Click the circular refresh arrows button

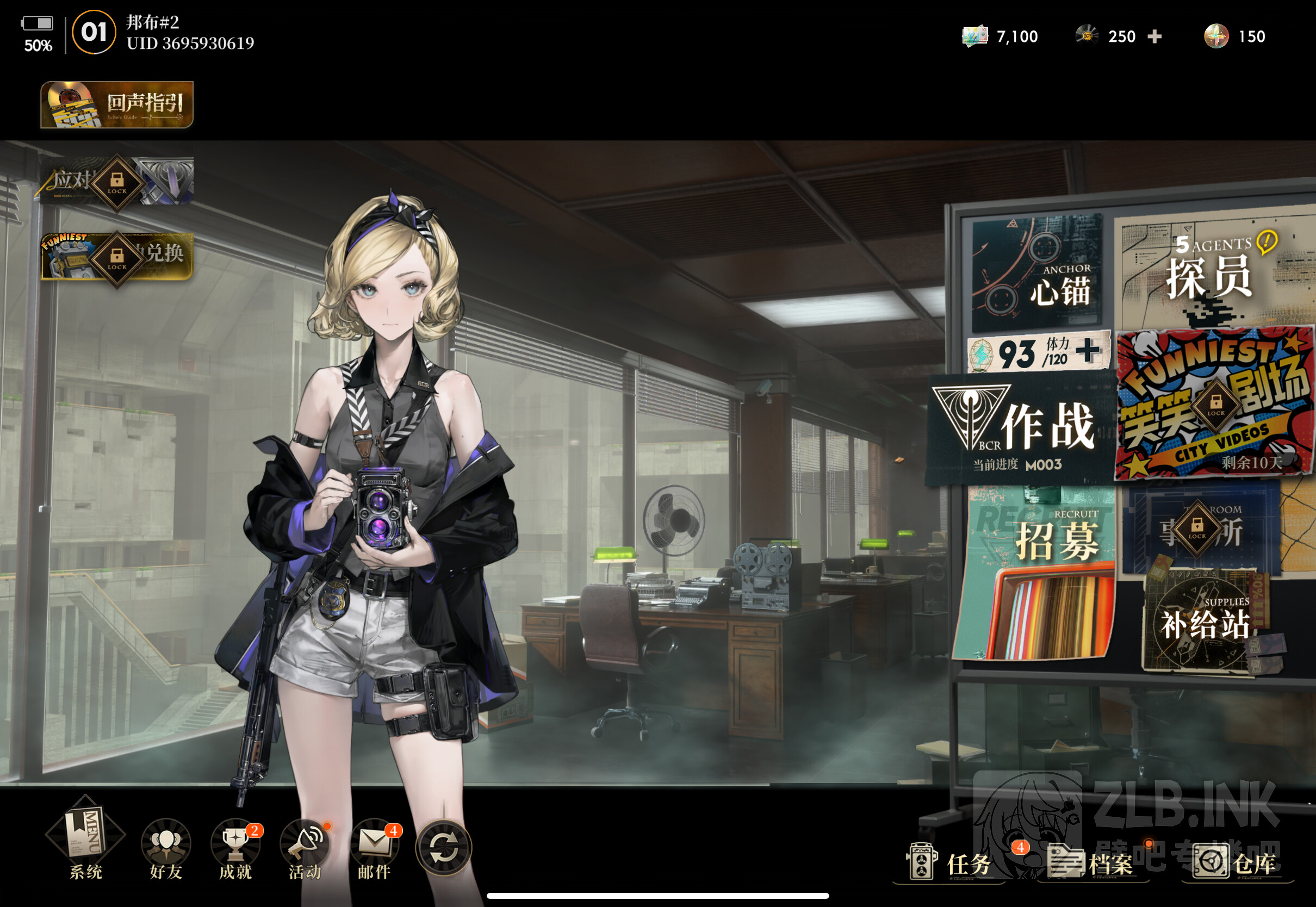[444, 848]
